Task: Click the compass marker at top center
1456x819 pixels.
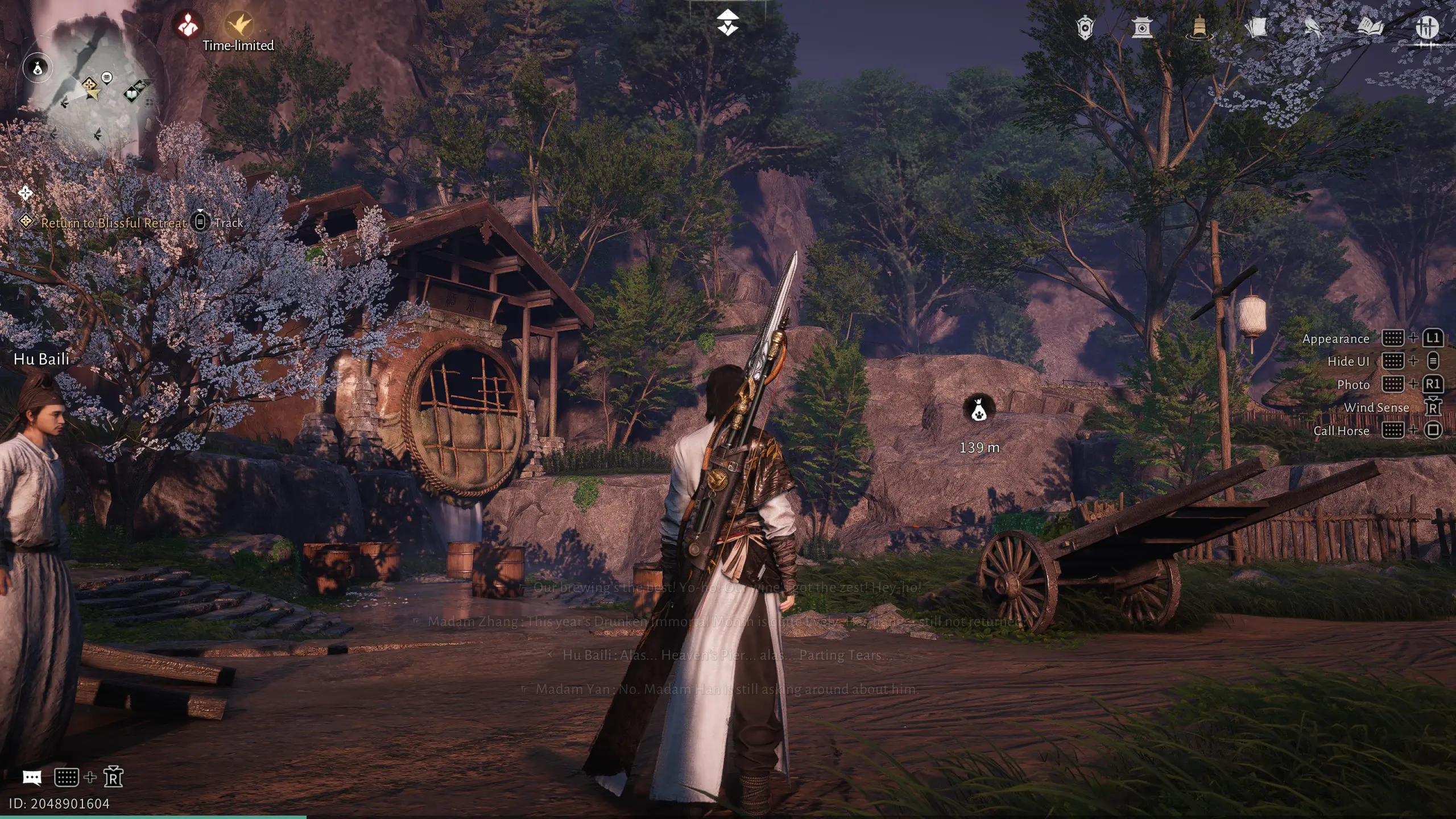Action: point(727,23)
